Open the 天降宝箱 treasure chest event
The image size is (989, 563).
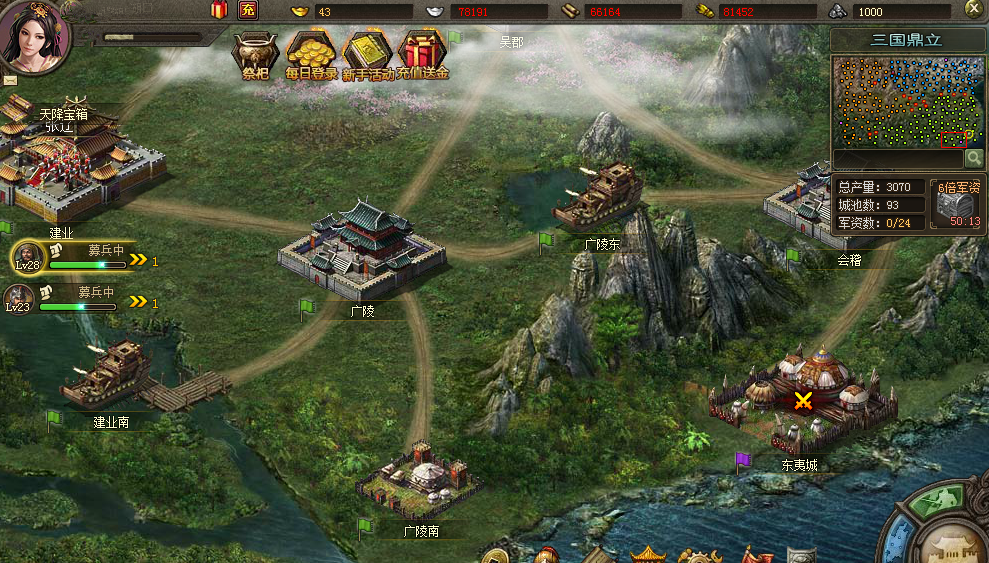click(x=64, y=114)
